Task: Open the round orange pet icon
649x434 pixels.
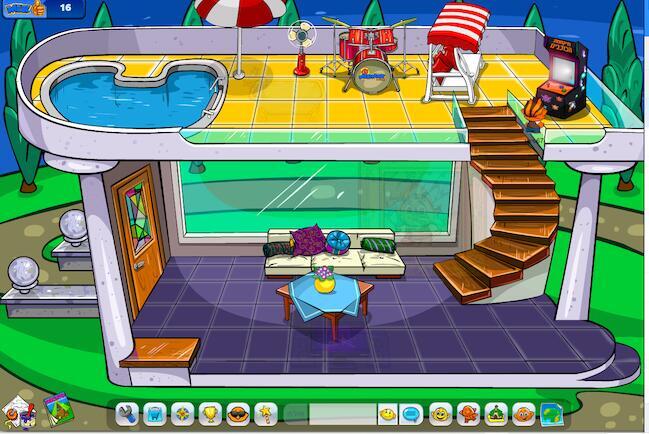Action: (522, 413)
